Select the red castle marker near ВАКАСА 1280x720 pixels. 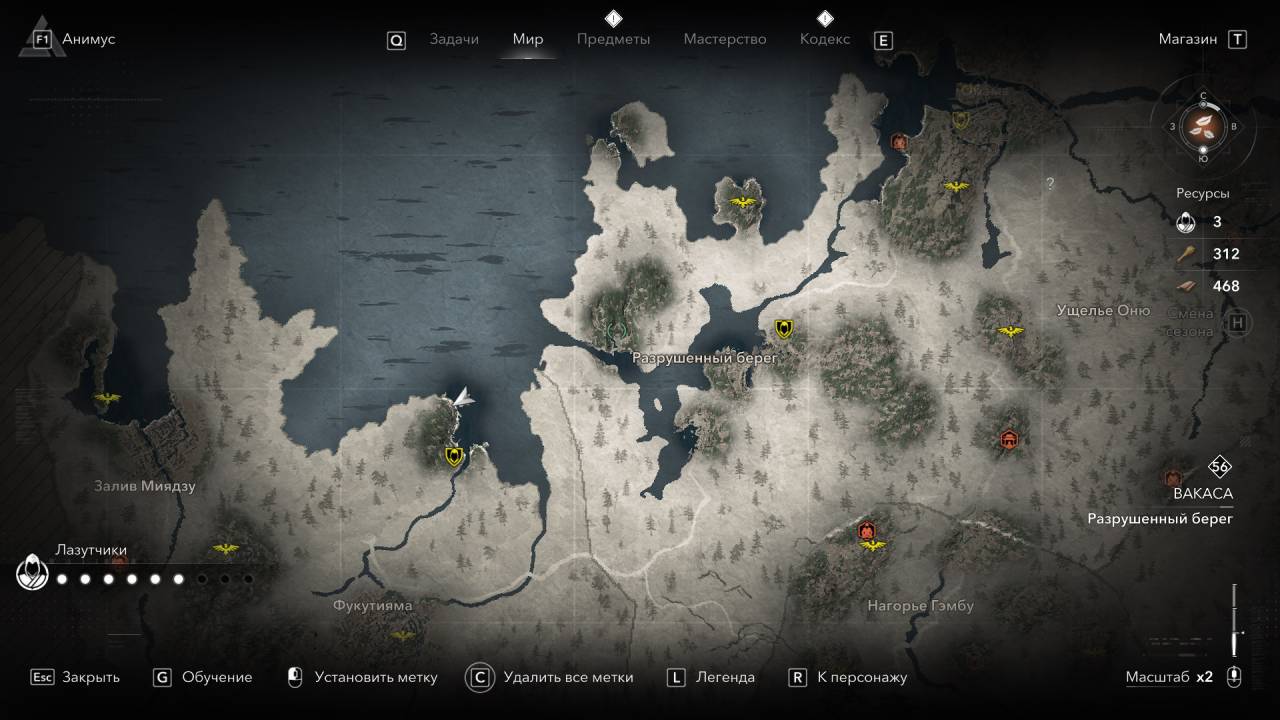1171,478
